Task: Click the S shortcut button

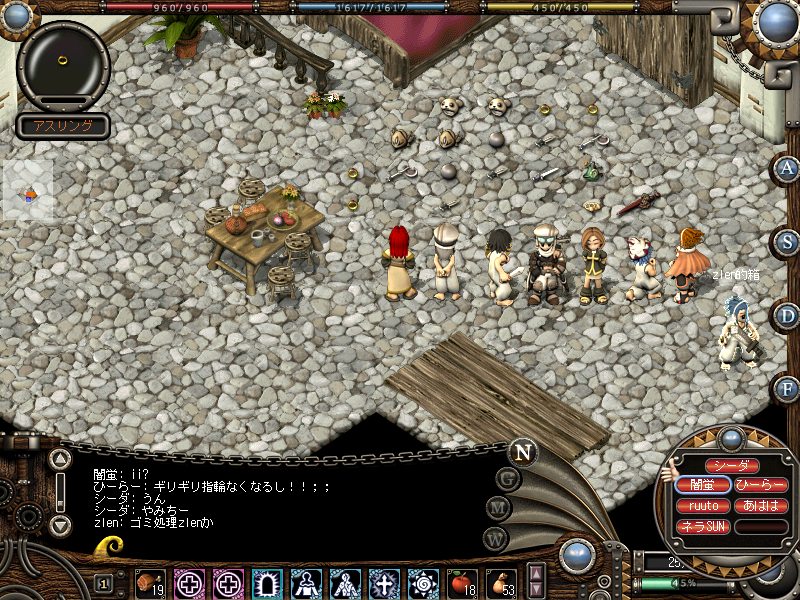Action: [x=787, y=242]
